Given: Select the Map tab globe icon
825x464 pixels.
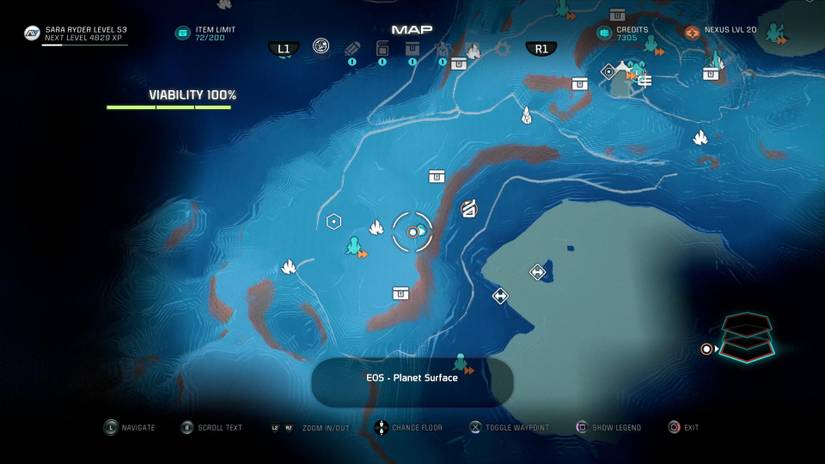Looking at the screenshot, I should (321, 46).
